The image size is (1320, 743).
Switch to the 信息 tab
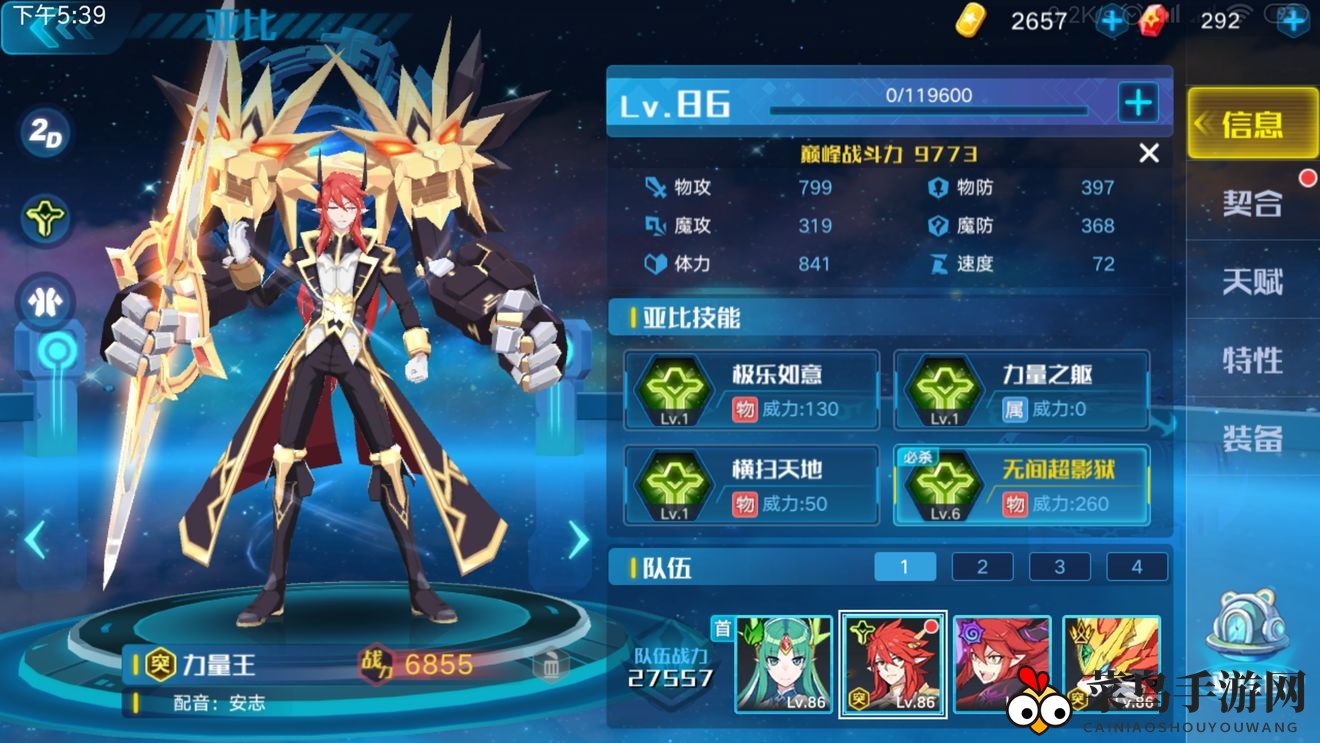coord(1252,124)
